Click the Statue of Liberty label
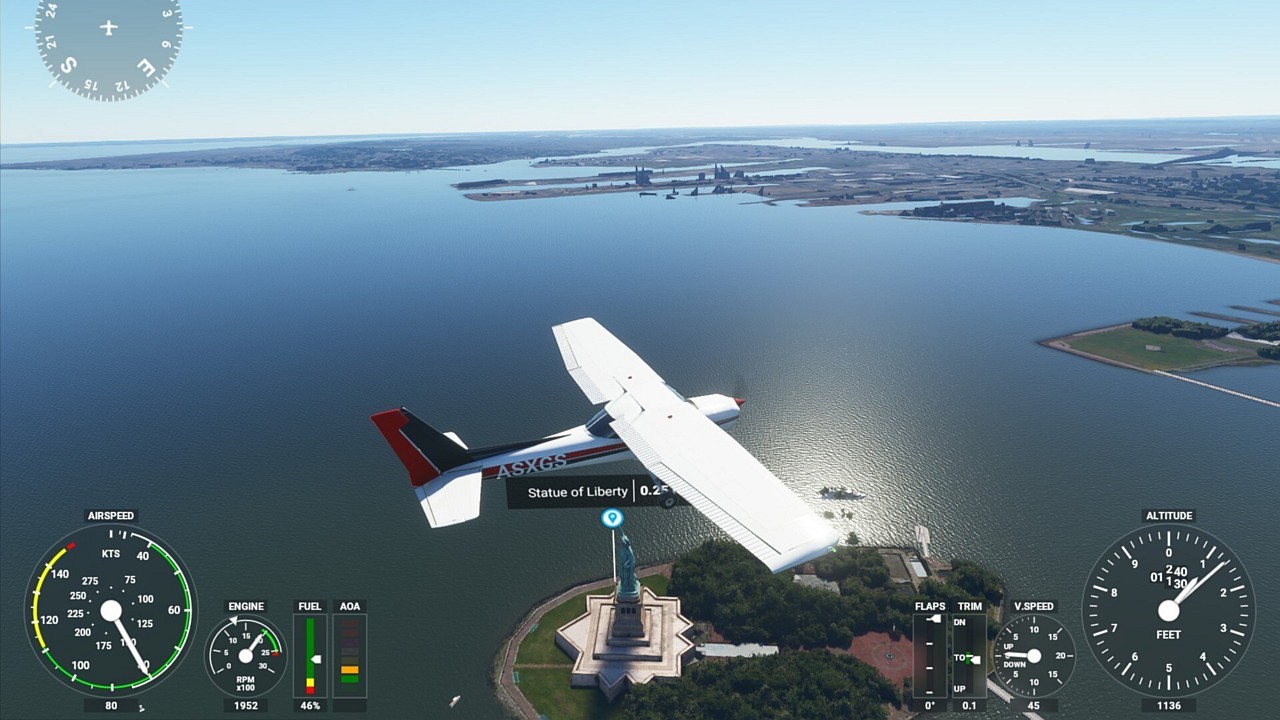This screenshot has width=1280, height=720. 578,491
